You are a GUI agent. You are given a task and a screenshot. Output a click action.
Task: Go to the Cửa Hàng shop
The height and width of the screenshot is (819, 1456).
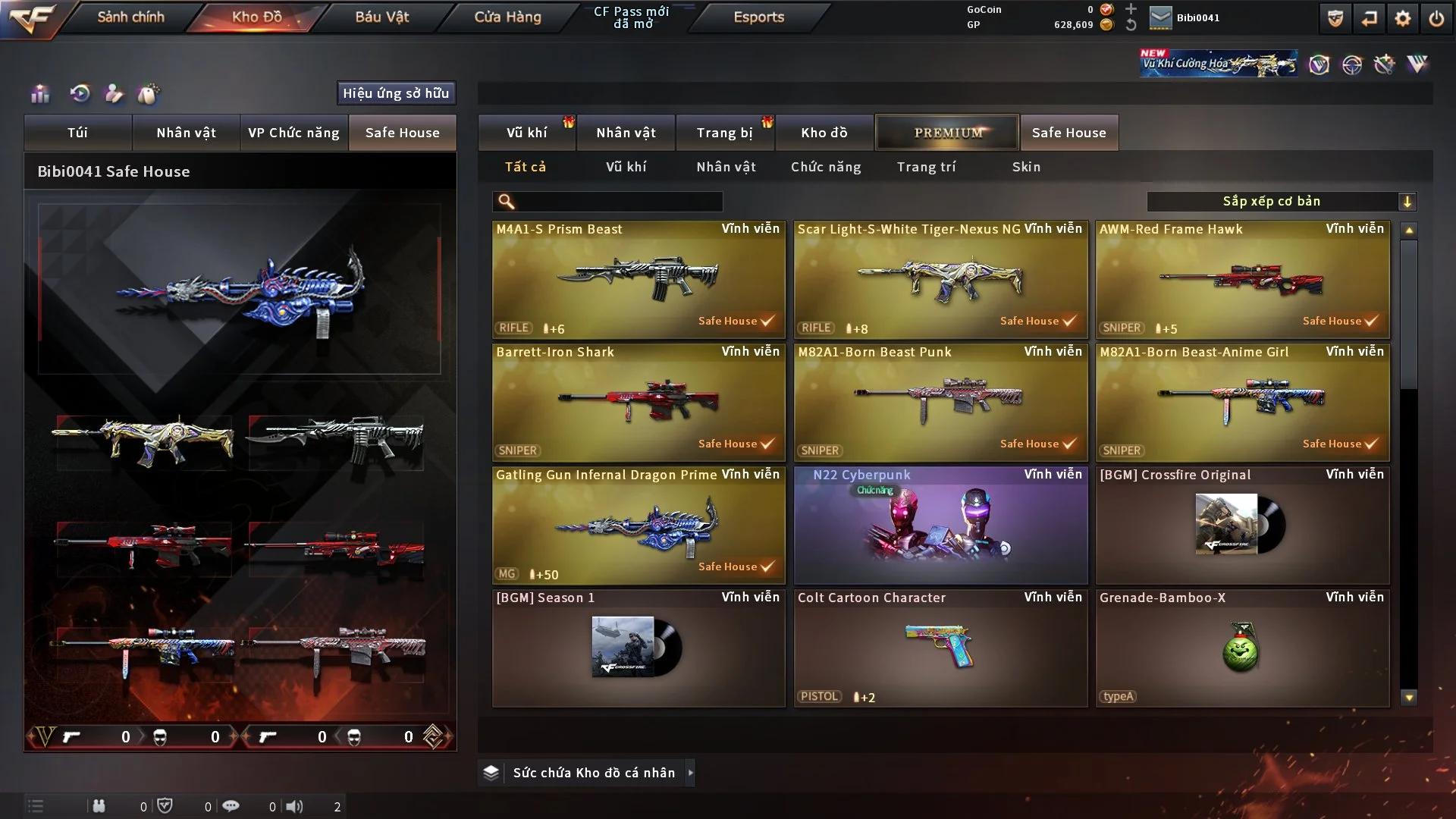pos(507,17)
